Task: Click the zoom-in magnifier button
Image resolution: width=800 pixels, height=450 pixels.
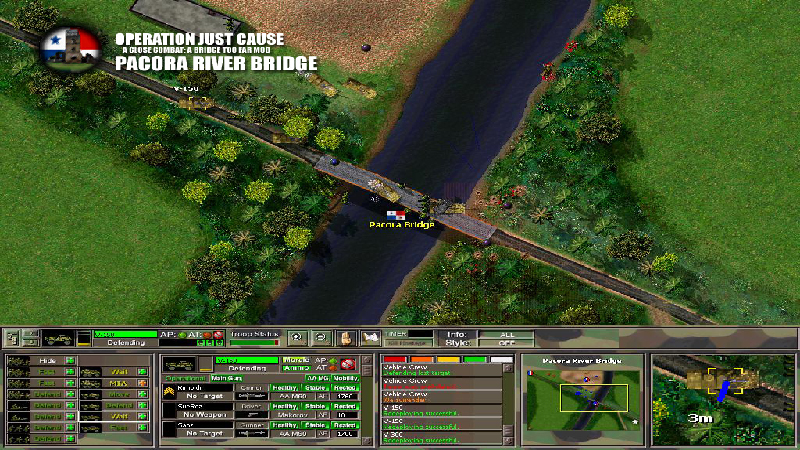Action: (x=296, y=337)
